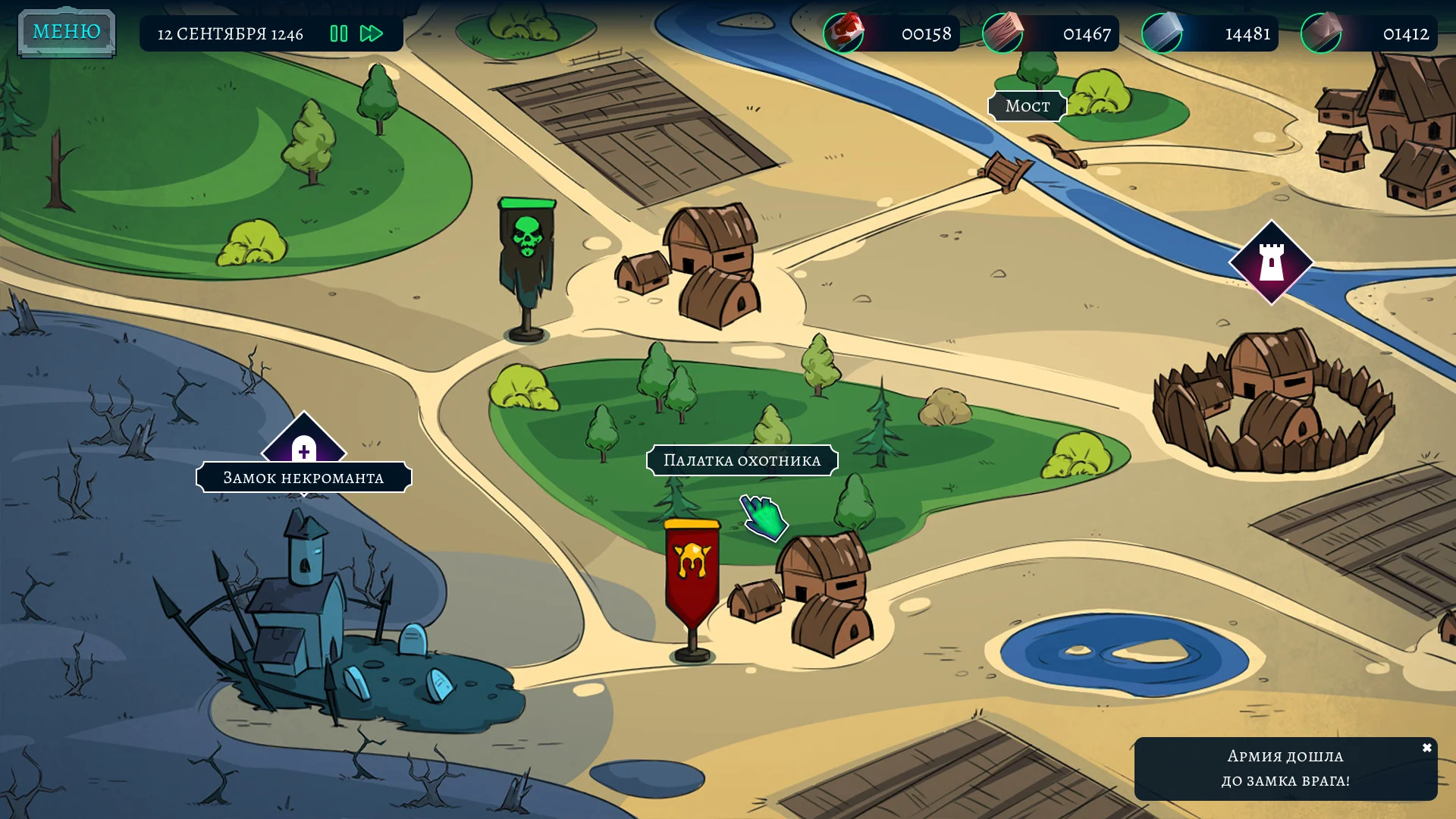
Task: Open the МЕНЮ button
Action: click(67, 32)
